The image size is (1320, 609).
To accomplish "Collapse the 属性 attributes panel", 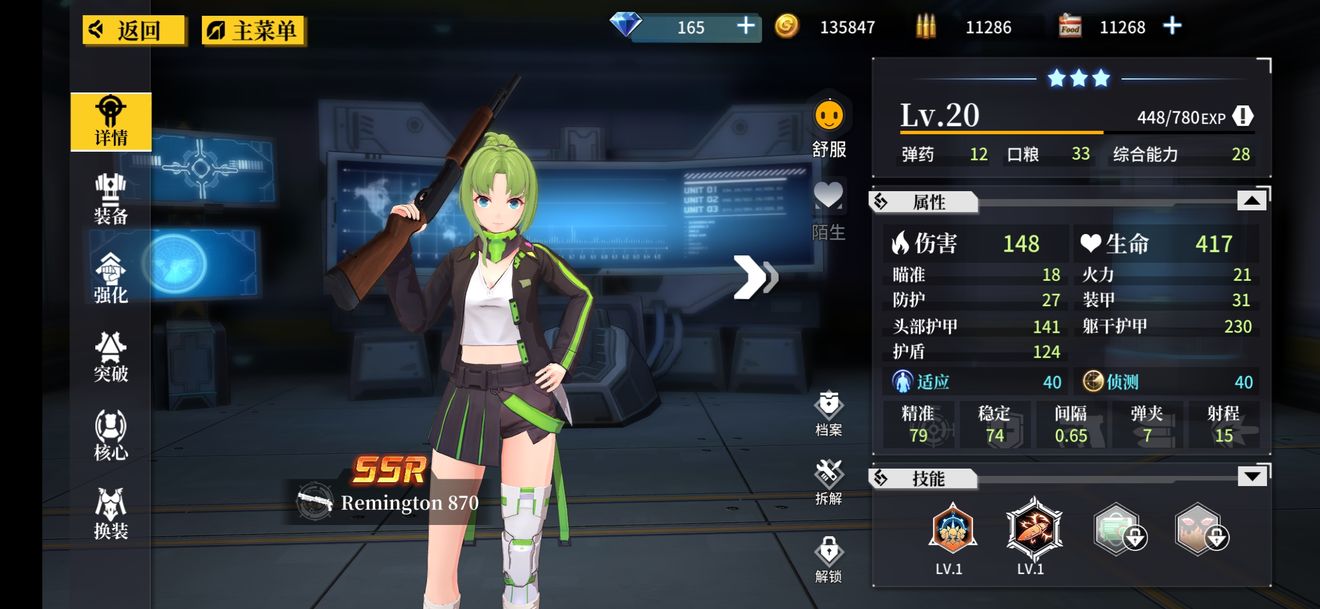I will pos(1251,201).
